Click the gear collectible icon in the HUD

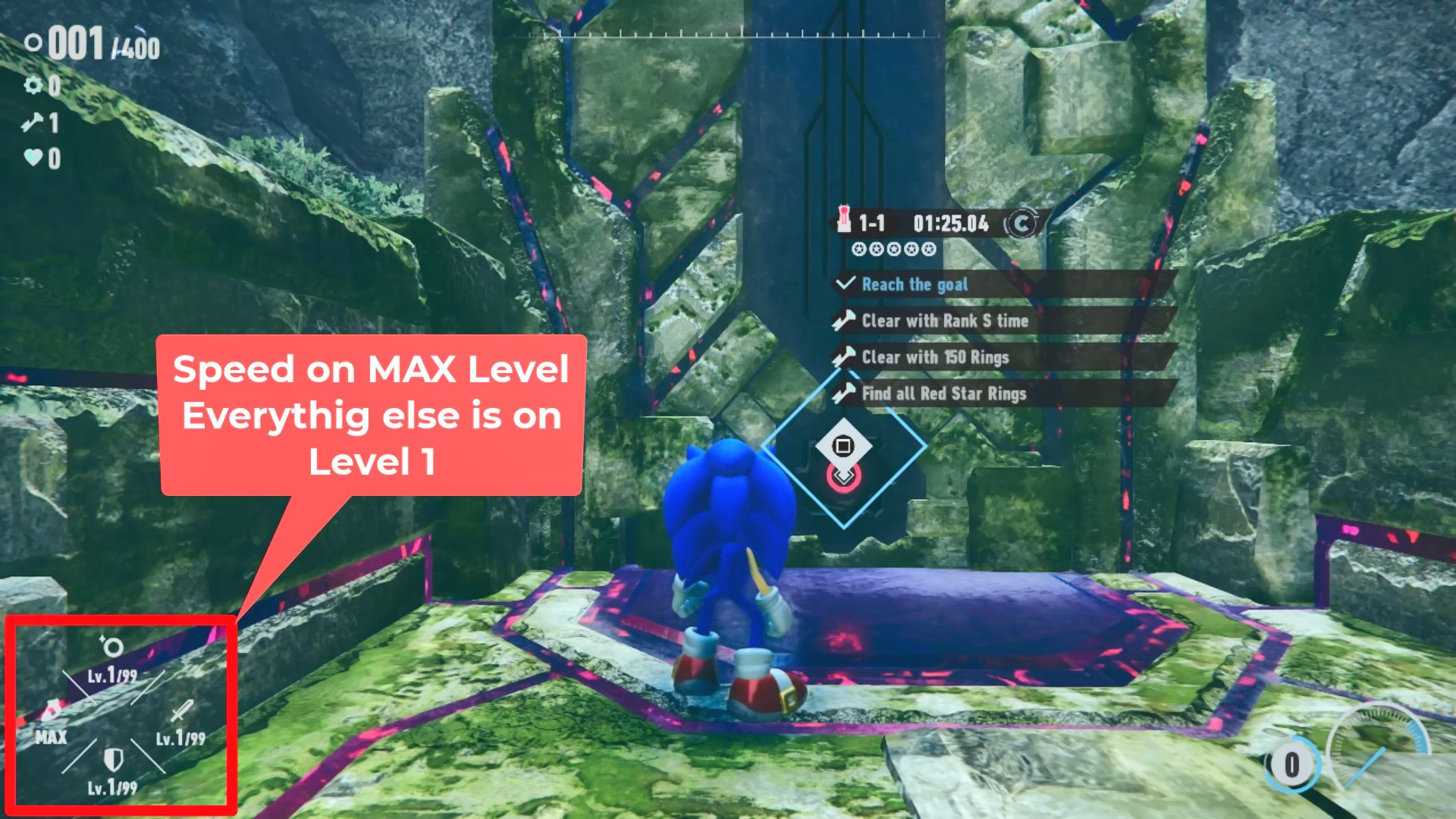pos(33,86)
